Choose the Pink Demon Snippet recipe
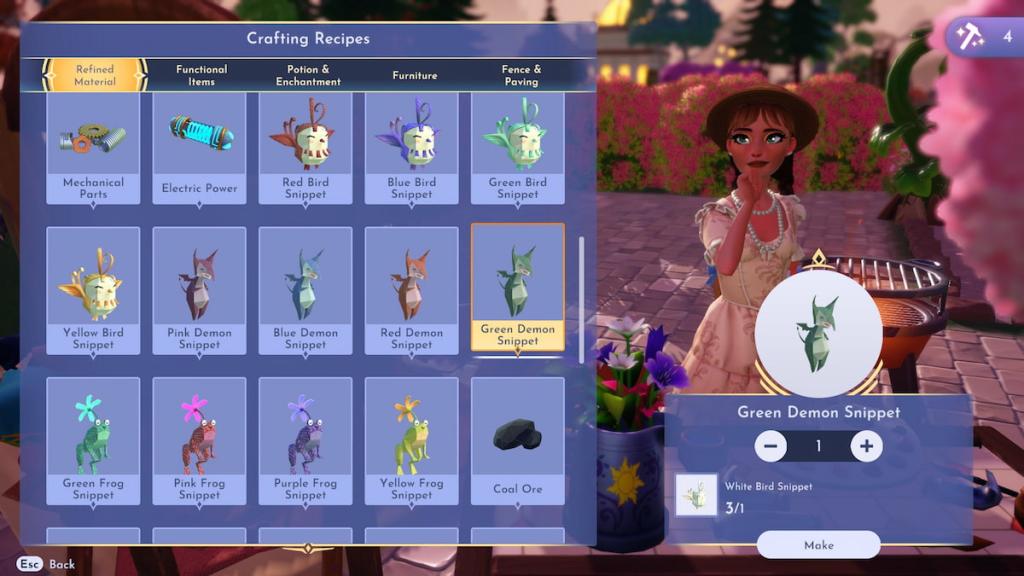1024x576 pixels. 200,290
